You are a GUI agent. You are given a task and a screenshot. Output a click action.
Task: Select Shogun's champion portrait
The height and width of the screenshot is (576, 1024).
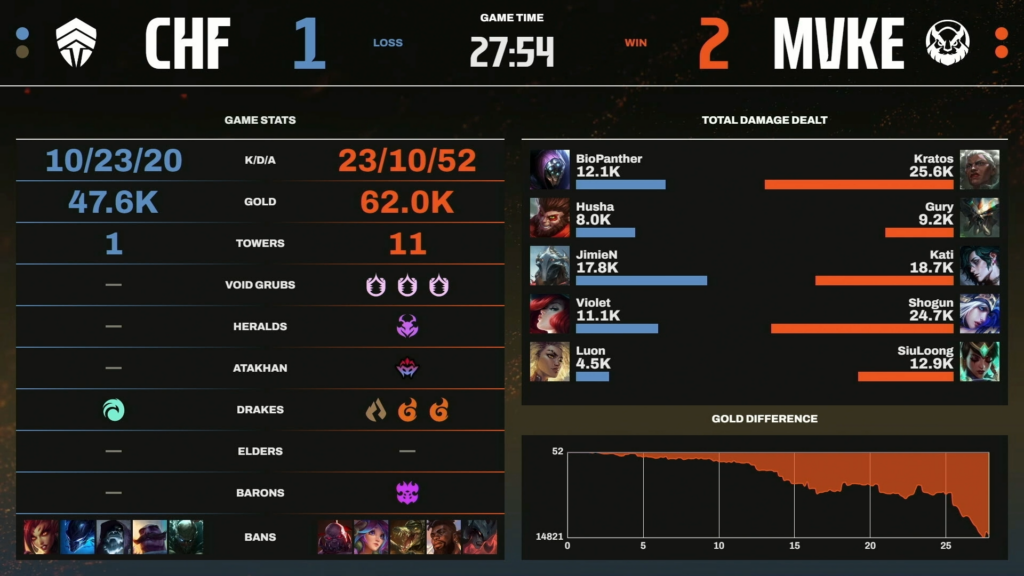pos(979,314)
